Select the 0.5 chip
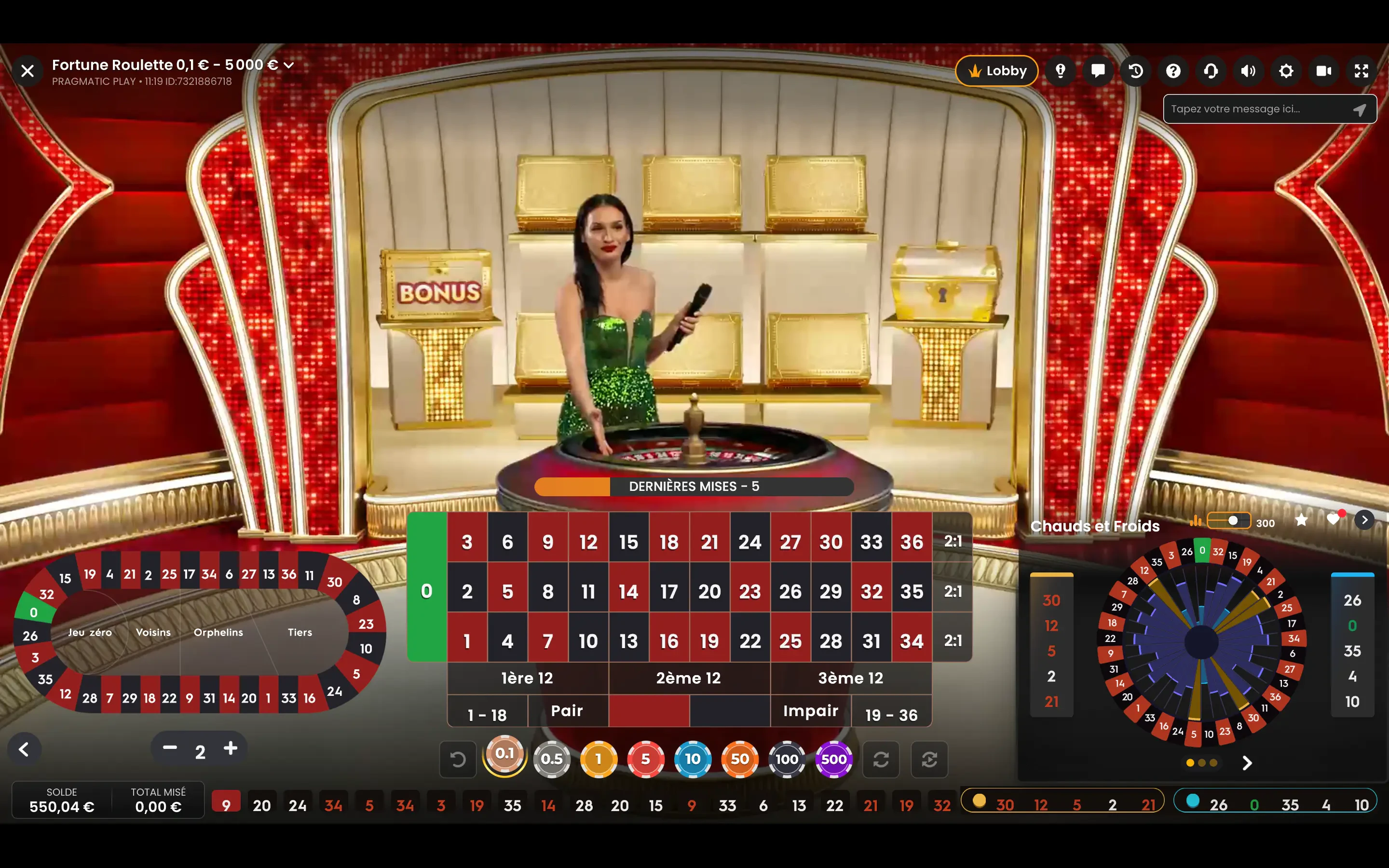Viewport: 1389px width, 868px height. click(552, 759)
